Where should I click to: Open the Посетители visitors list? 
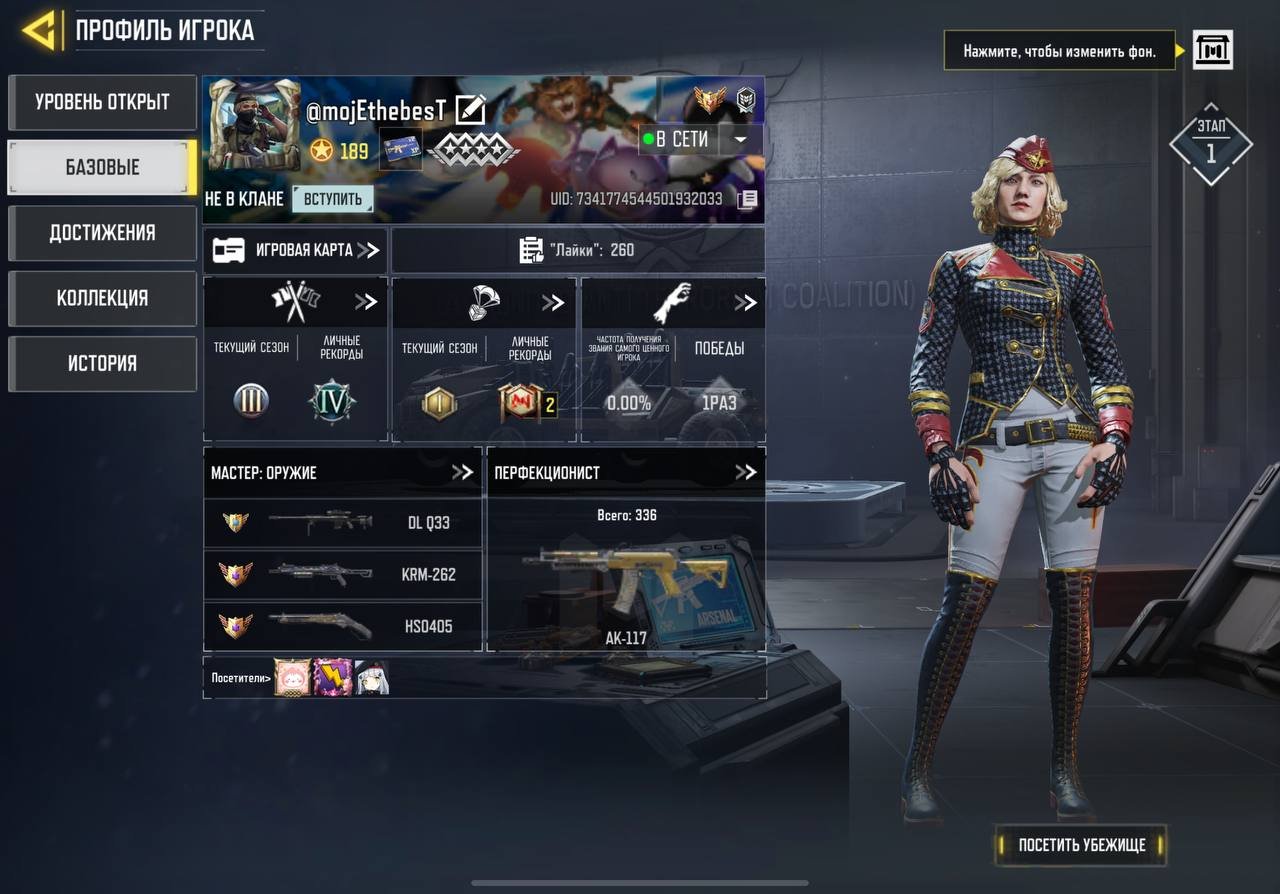pos(241,678)
